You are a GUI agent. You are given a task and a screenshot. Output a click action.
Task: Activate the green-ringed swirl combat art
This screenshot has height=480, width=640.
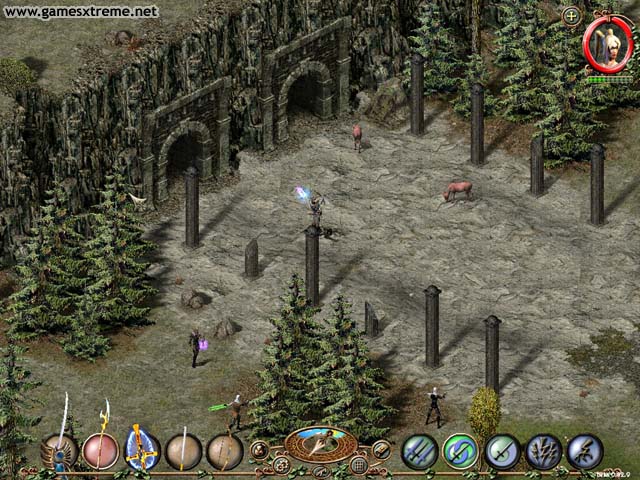click(460, 451)
